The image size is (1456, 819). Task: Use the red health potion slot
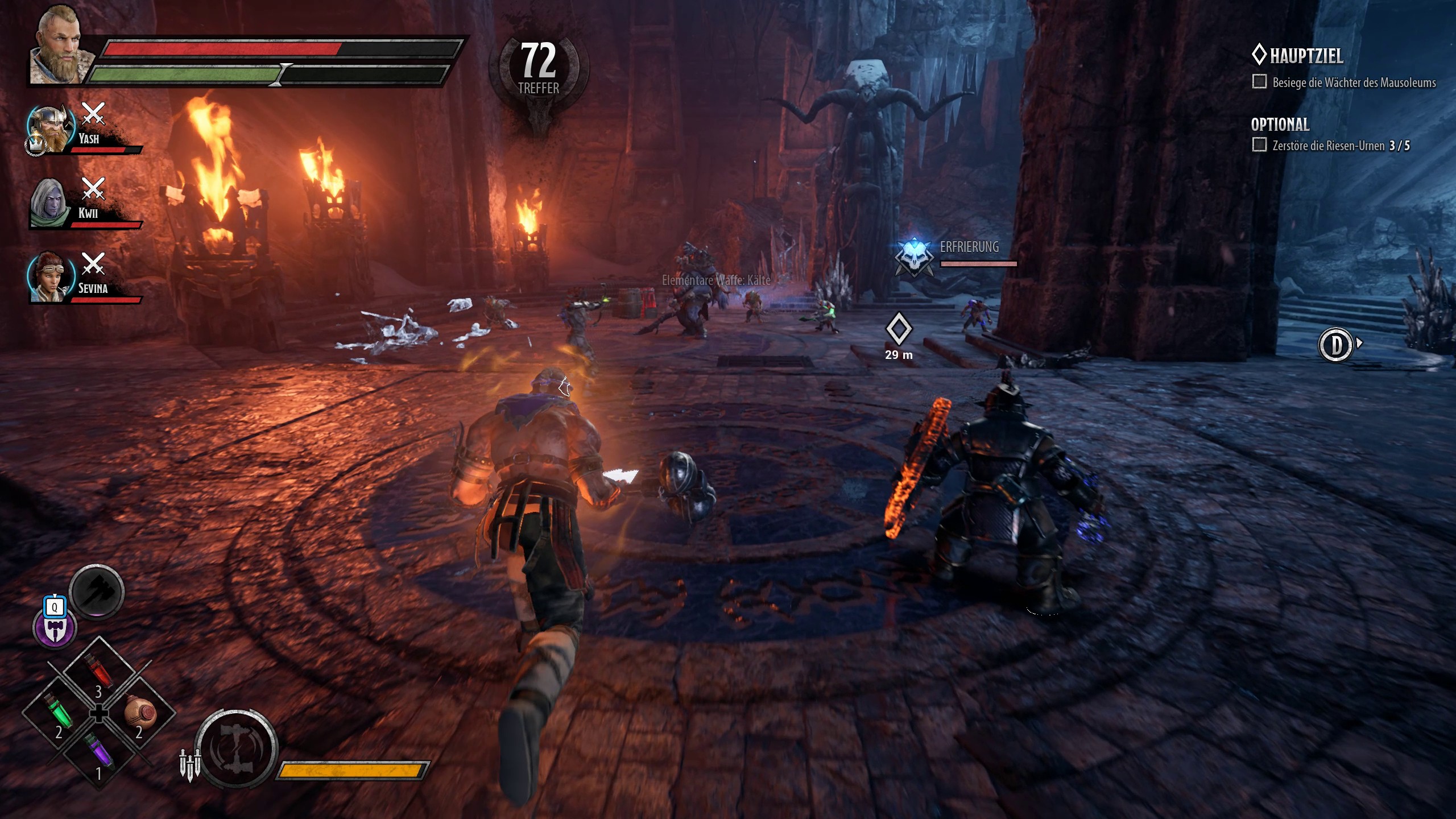click(x=99, y=675)
